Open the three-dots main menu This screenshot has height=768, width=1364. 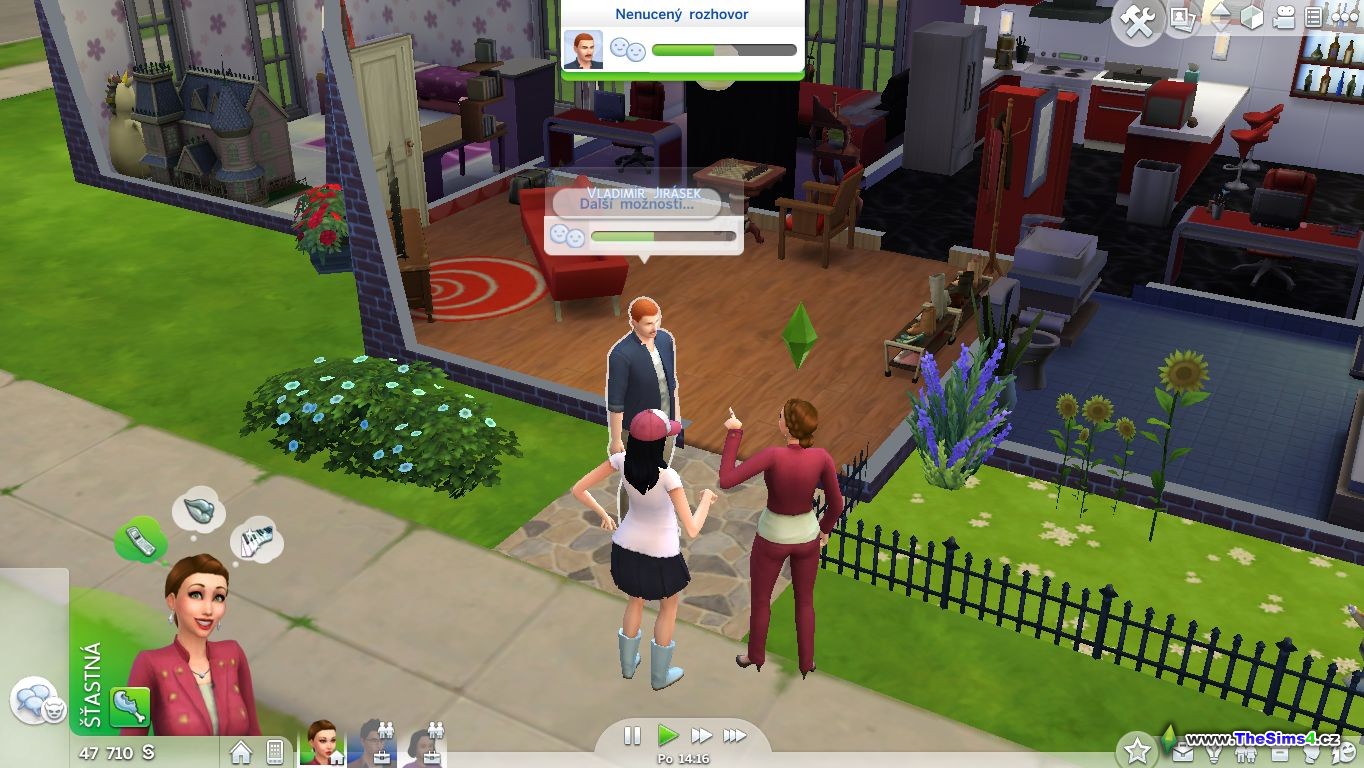1344,18
